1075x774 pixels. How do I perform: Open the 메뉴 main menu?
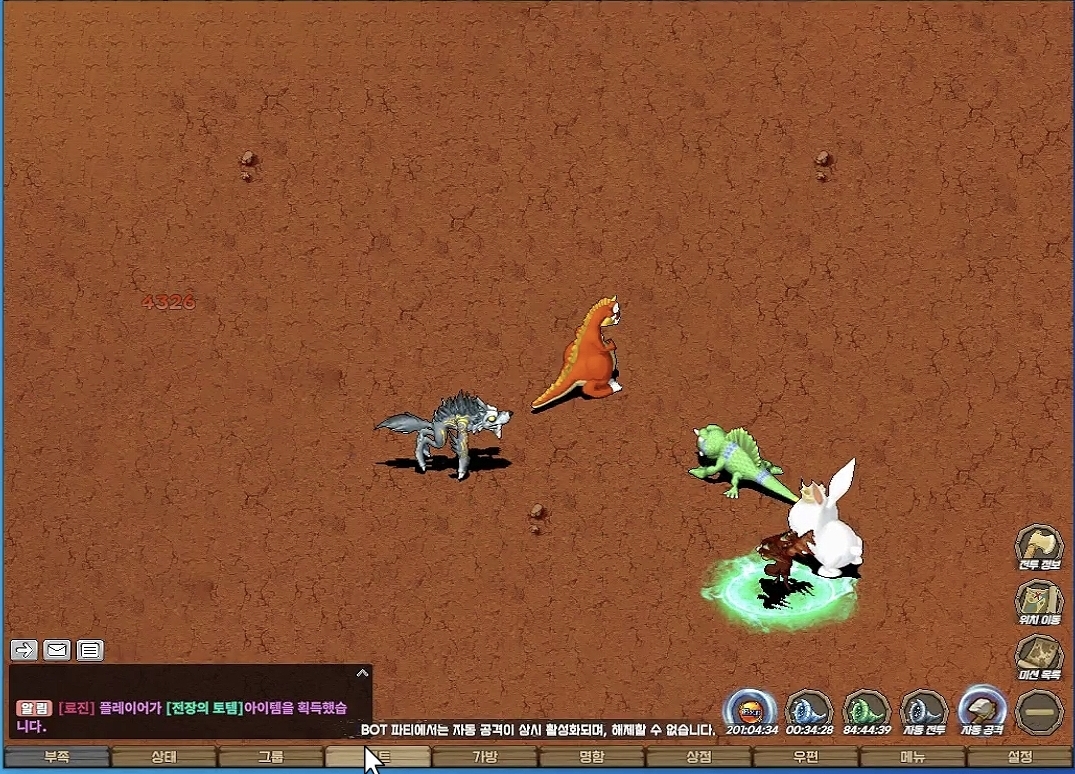click(x=913, y=757)
